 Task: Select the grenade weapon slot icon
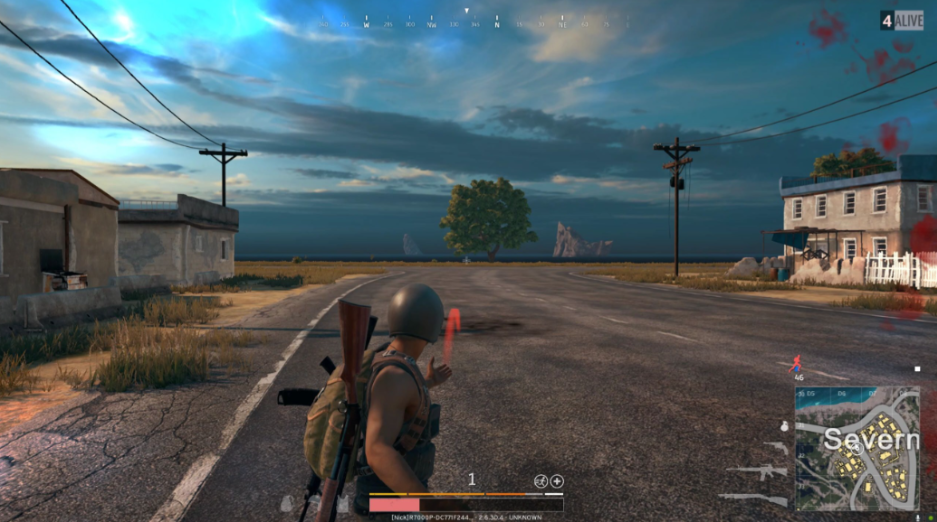(783, 427)
